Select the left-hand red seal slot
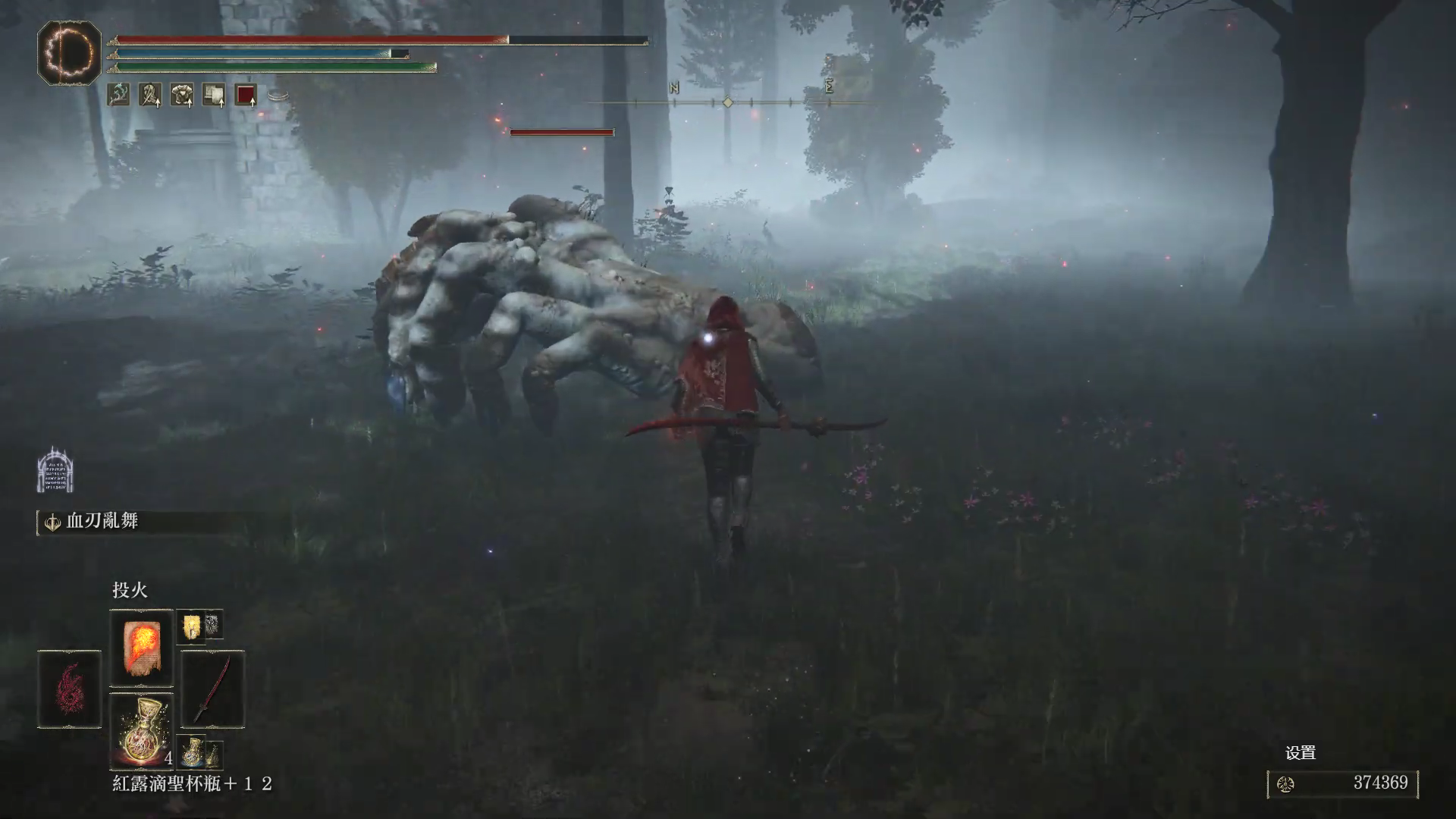This screenshot has width=1456, height=819. tap(69, 689)
